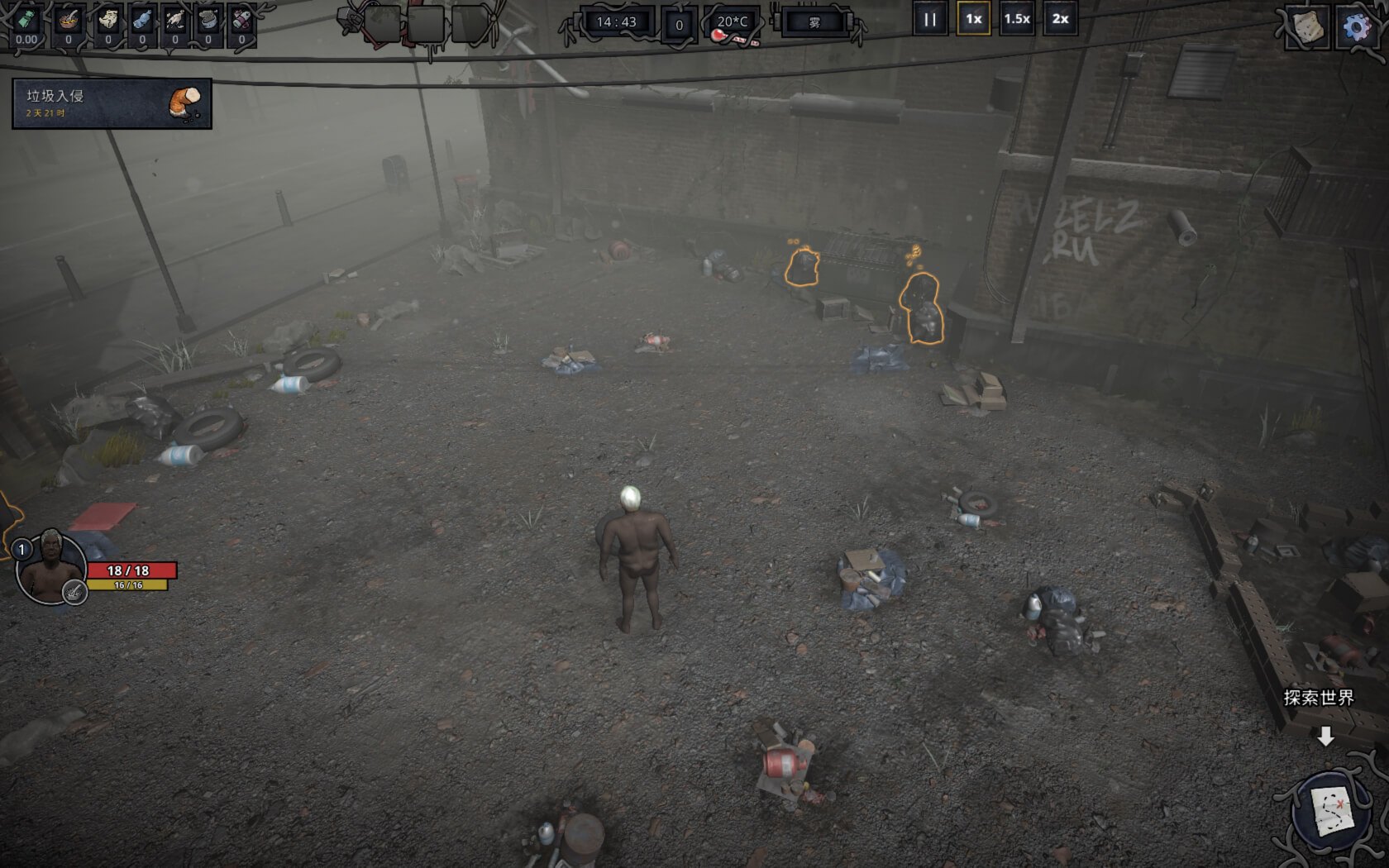The image size is (1389, 868).
Task: Click the plucked chicken resource icon
Action: [x=175, y=21]
